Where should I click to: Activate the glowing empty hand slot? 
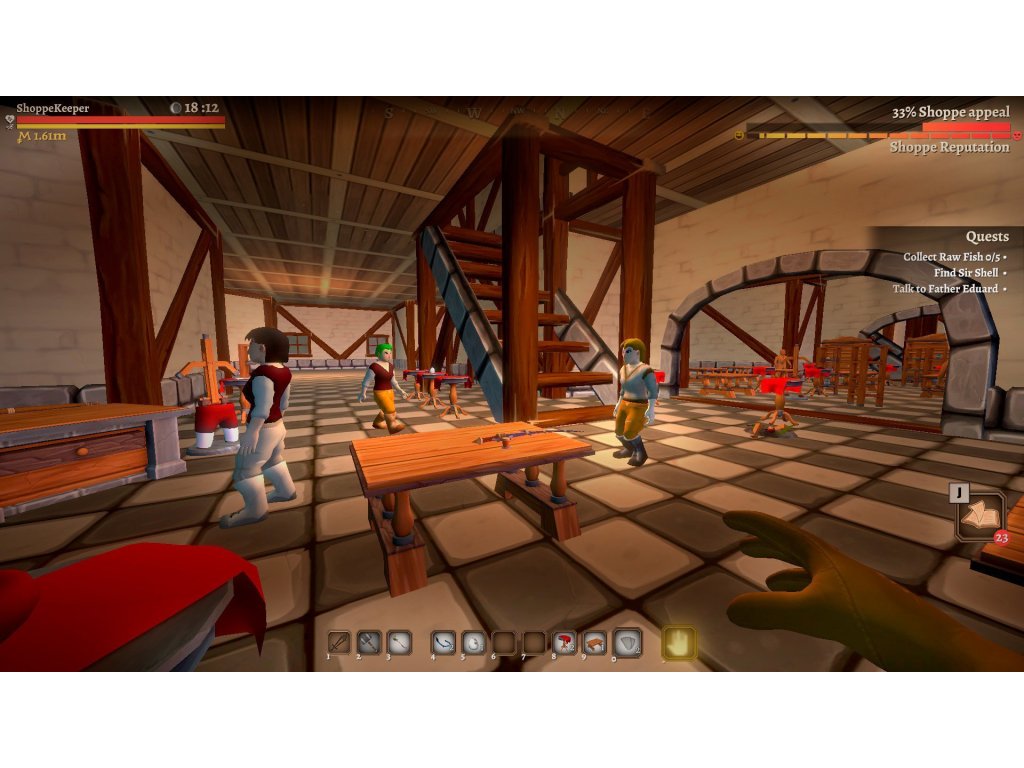[x=680, y=643]
